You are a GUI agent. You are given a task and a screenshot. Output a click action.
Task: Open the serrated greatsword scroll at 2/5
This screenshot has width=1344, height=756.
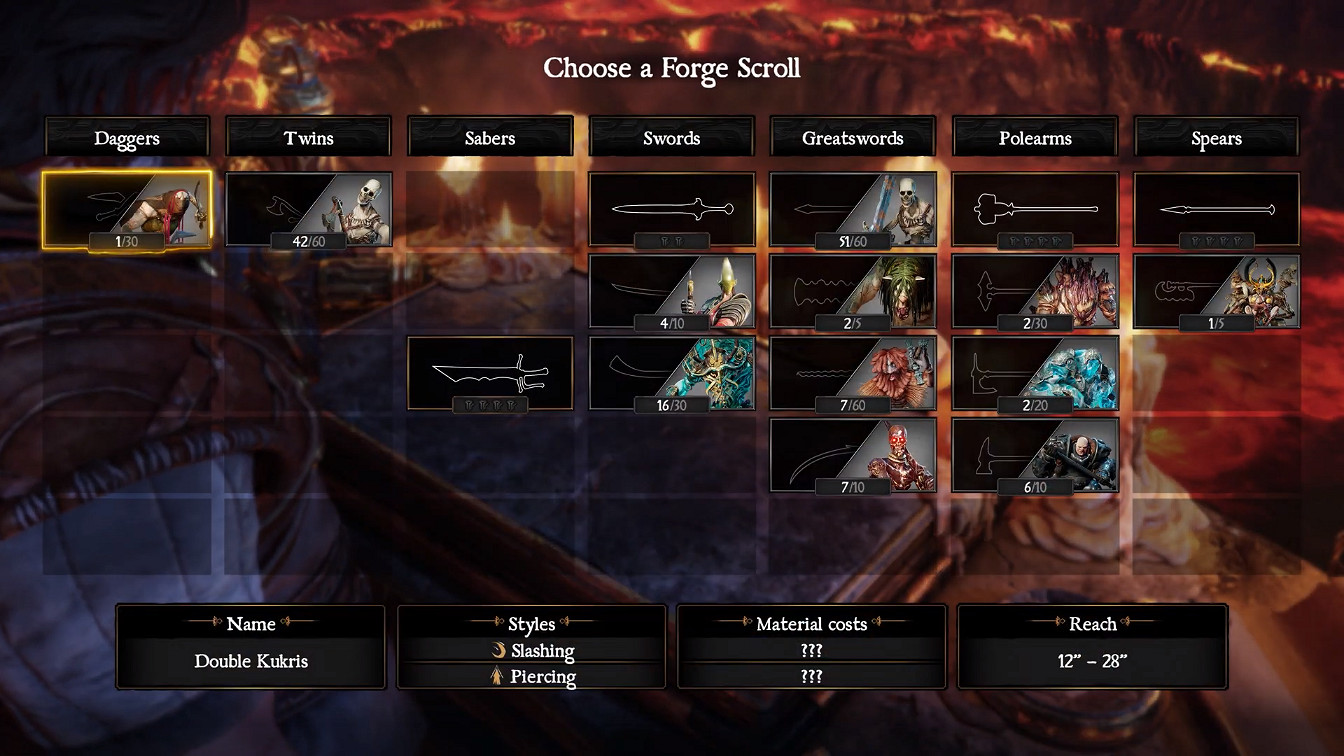[x=852, y=290]
